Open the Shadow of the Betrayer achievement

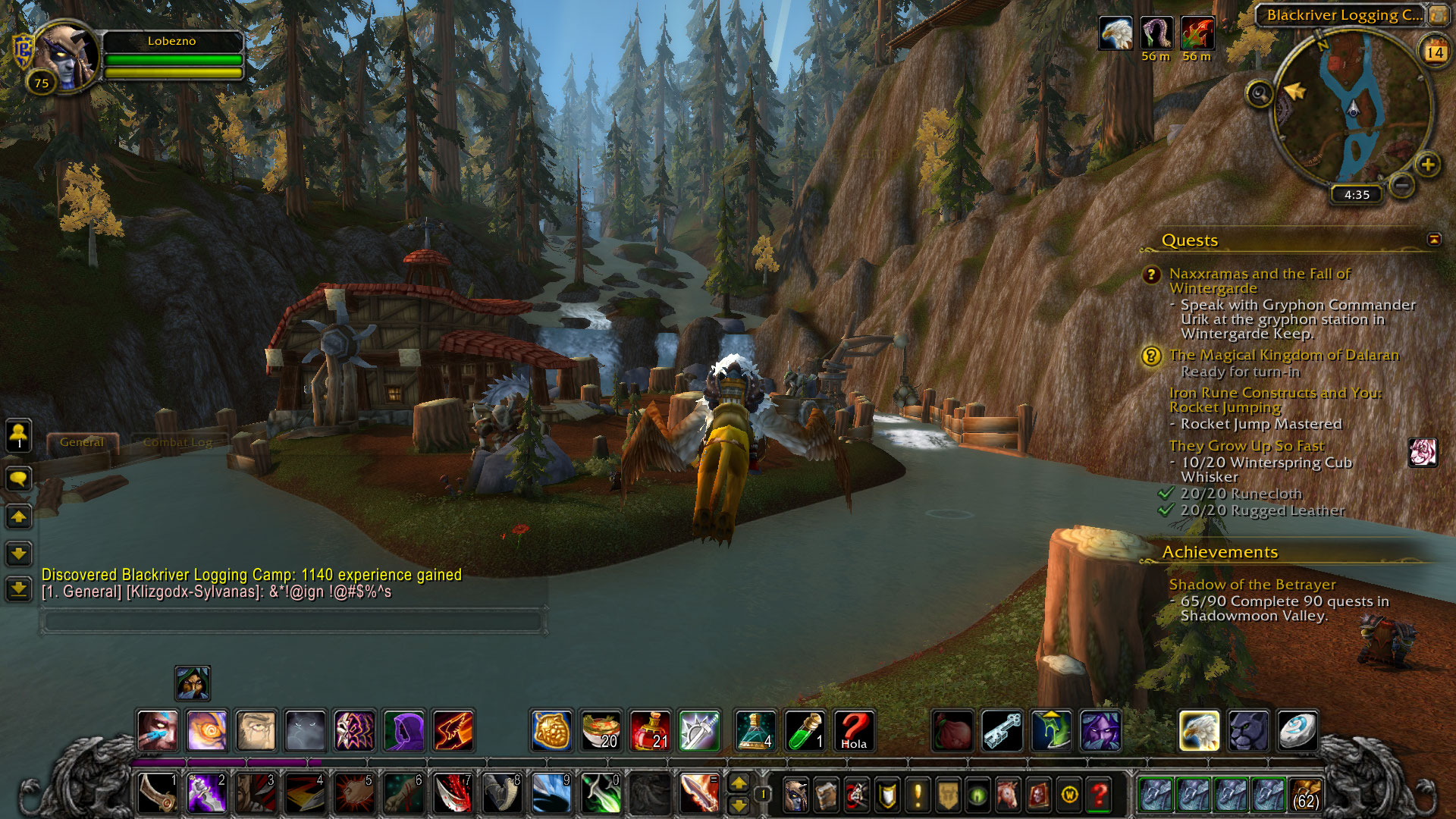[1251, 585]
